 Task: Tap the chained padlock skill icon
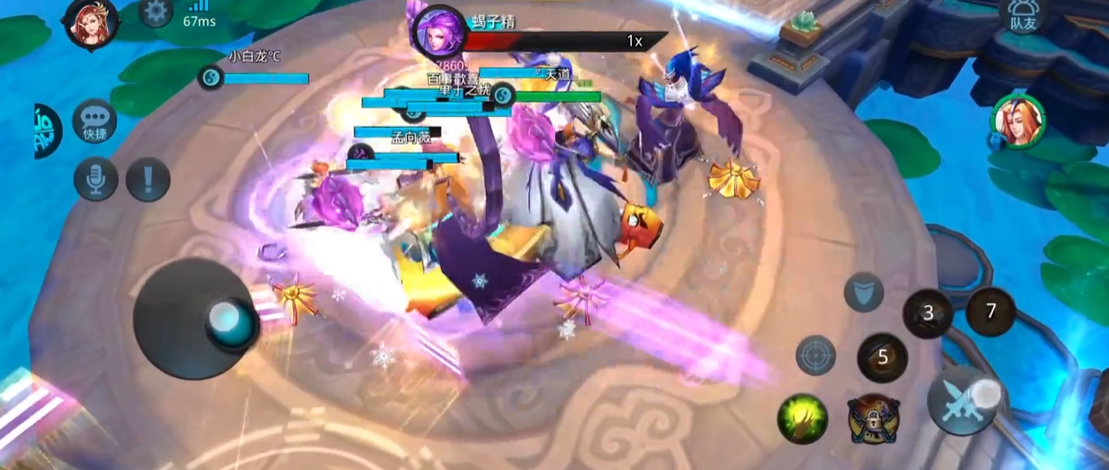click(x=870, y=419)
